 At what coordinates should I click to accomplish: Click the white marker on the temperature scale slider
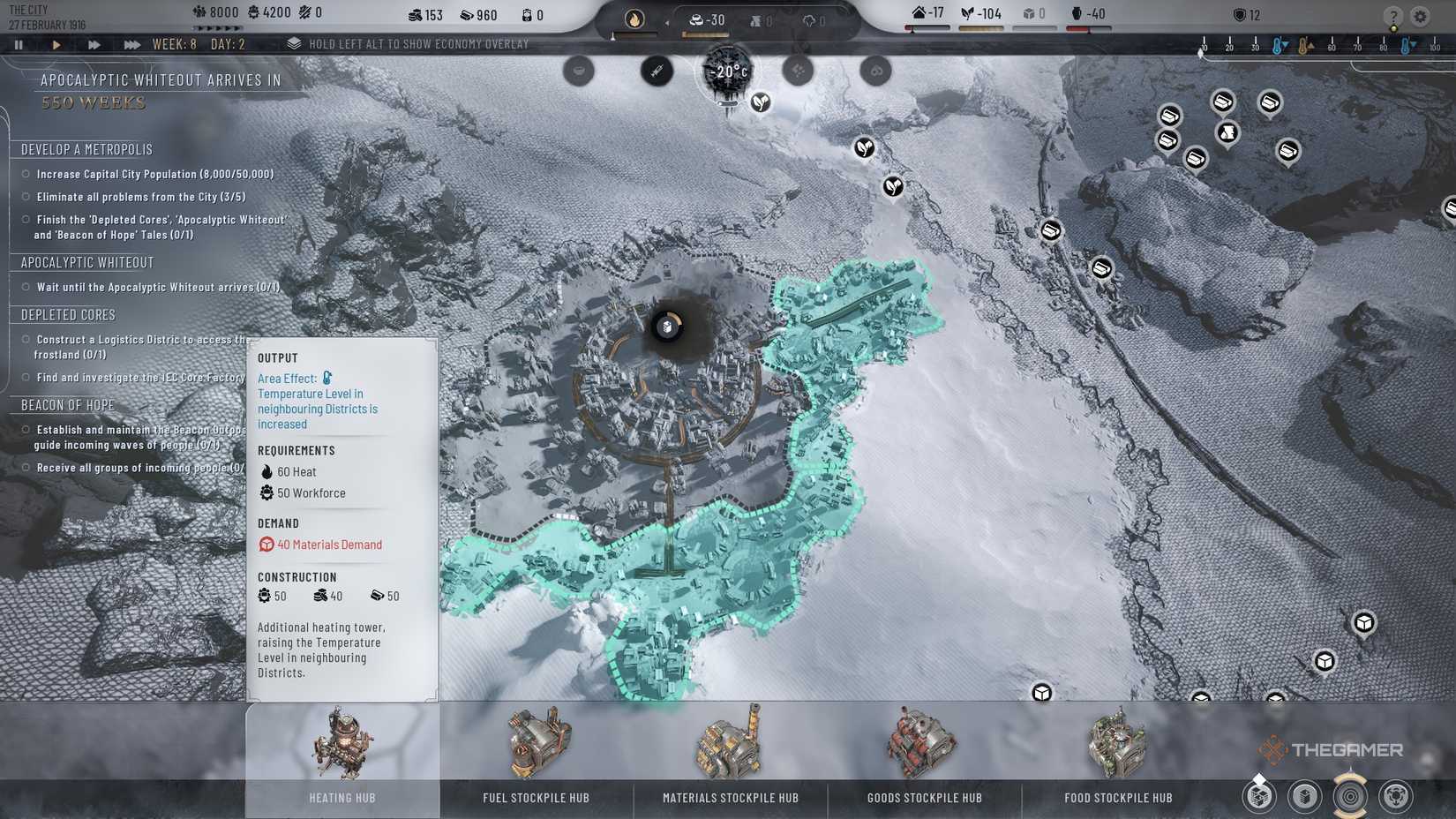pyautogui.click(x=1199, y=50)
